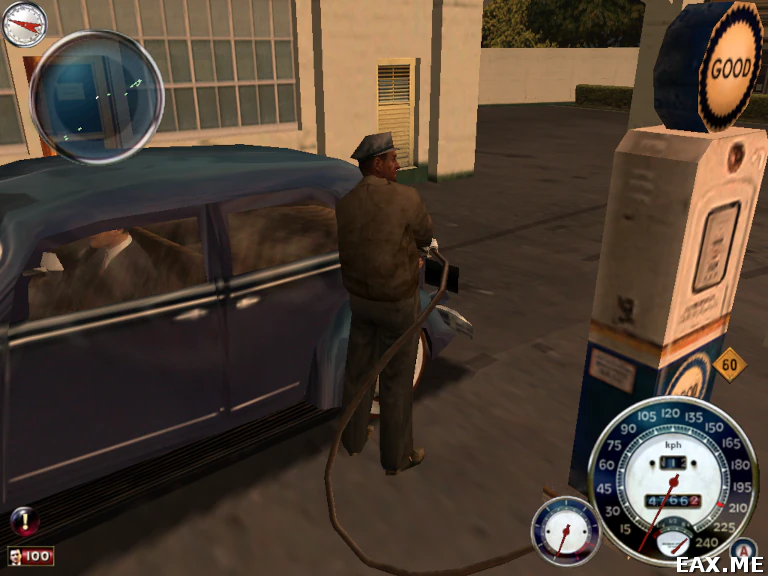The image size is (768, 576).
Task: Toggle the automatic gearbox A icon
Action: coord(743,549)
